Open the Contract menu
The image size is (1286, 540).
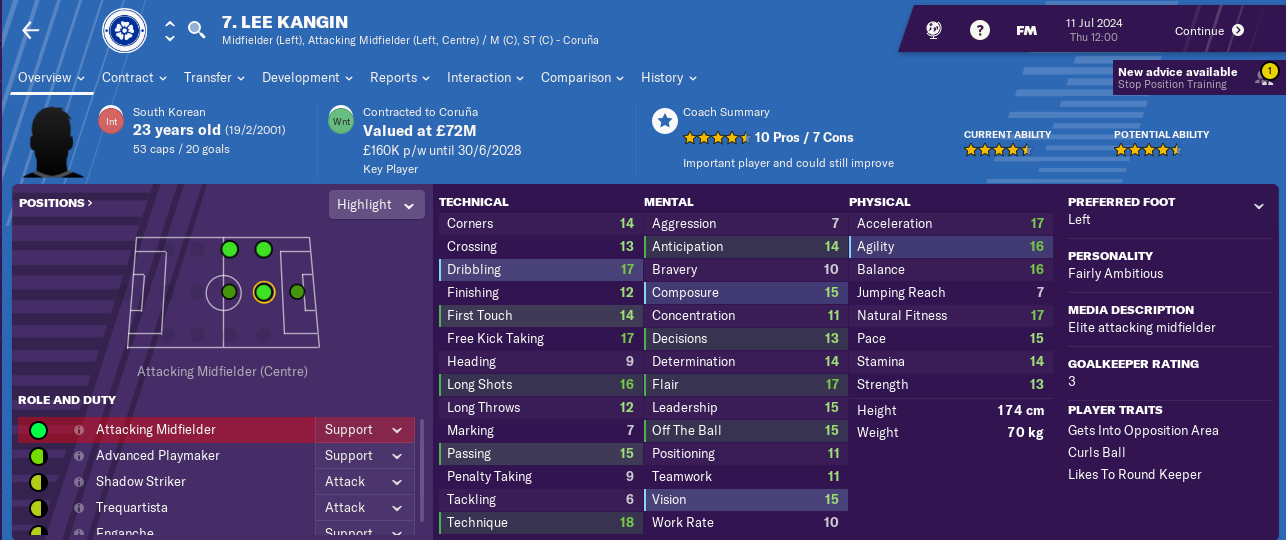(135, 77)
